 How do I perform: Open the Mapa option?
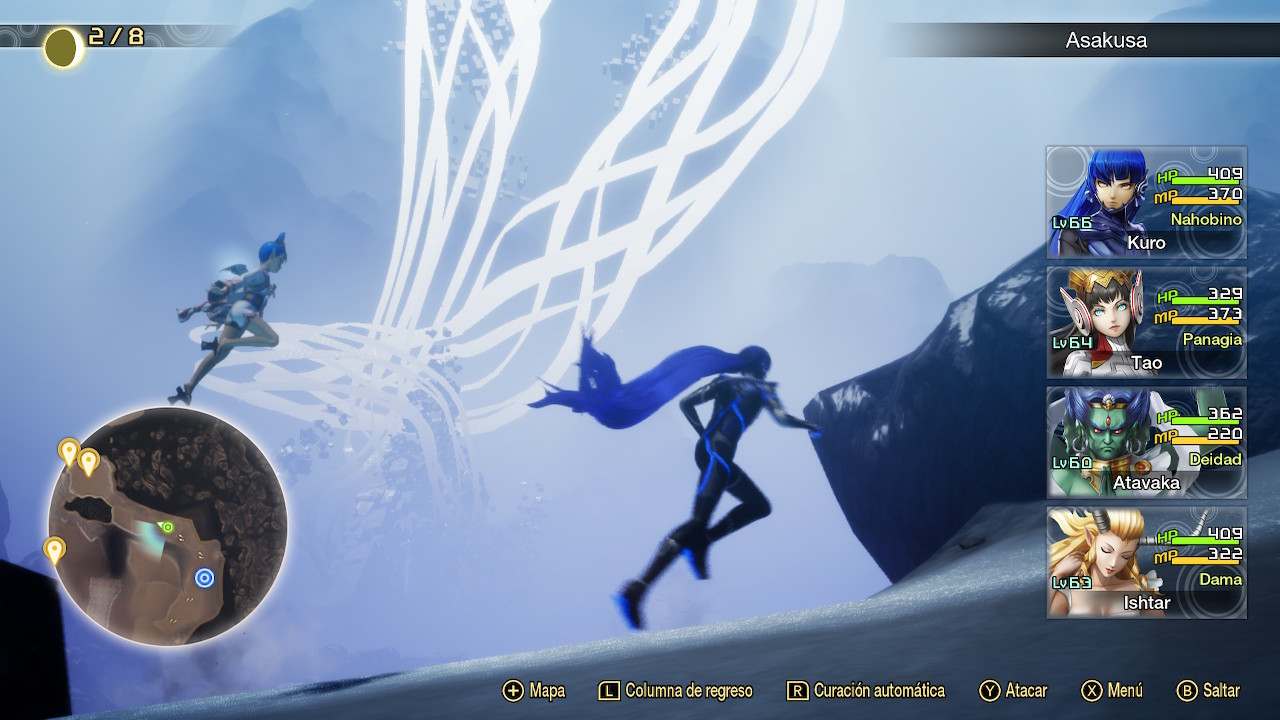click(534, 691)
